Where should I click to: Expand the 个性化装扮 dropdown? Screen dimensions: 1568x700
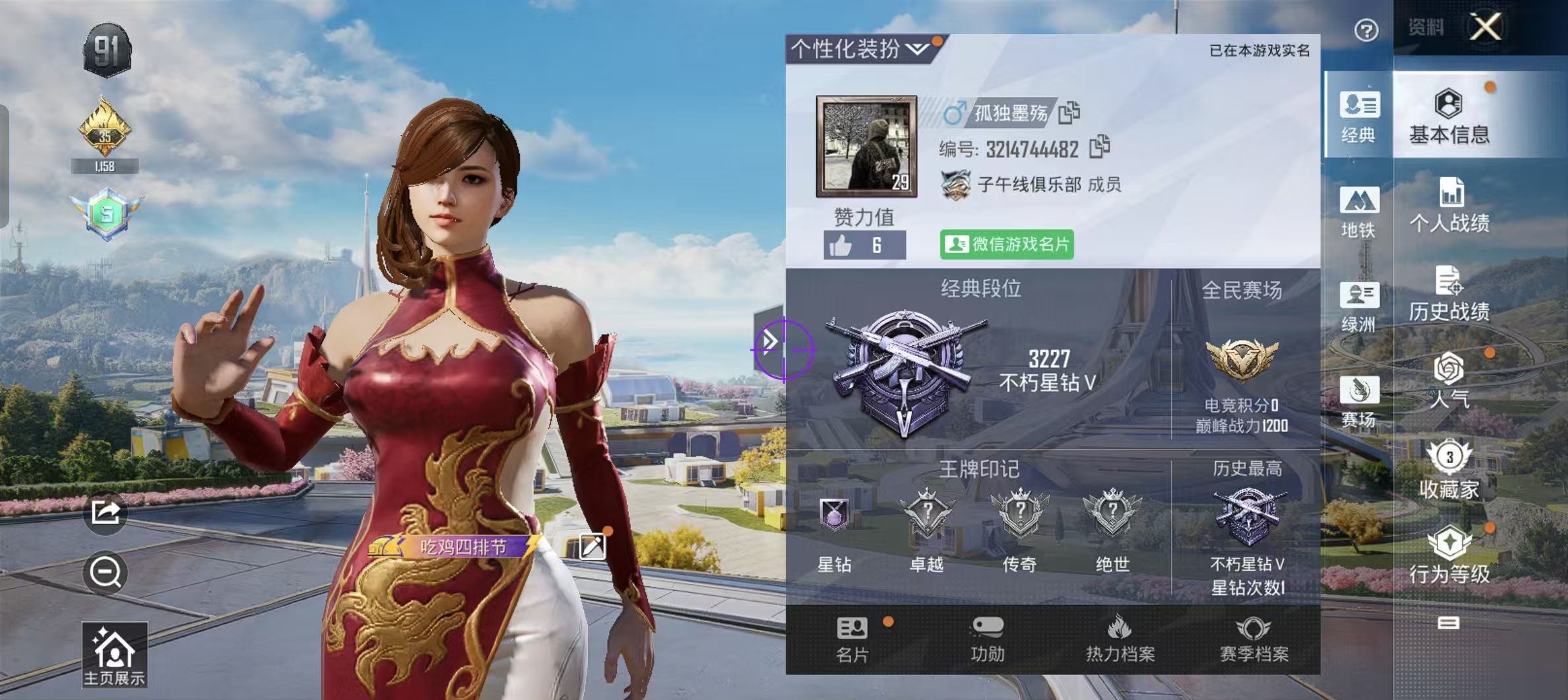(916, 48)
